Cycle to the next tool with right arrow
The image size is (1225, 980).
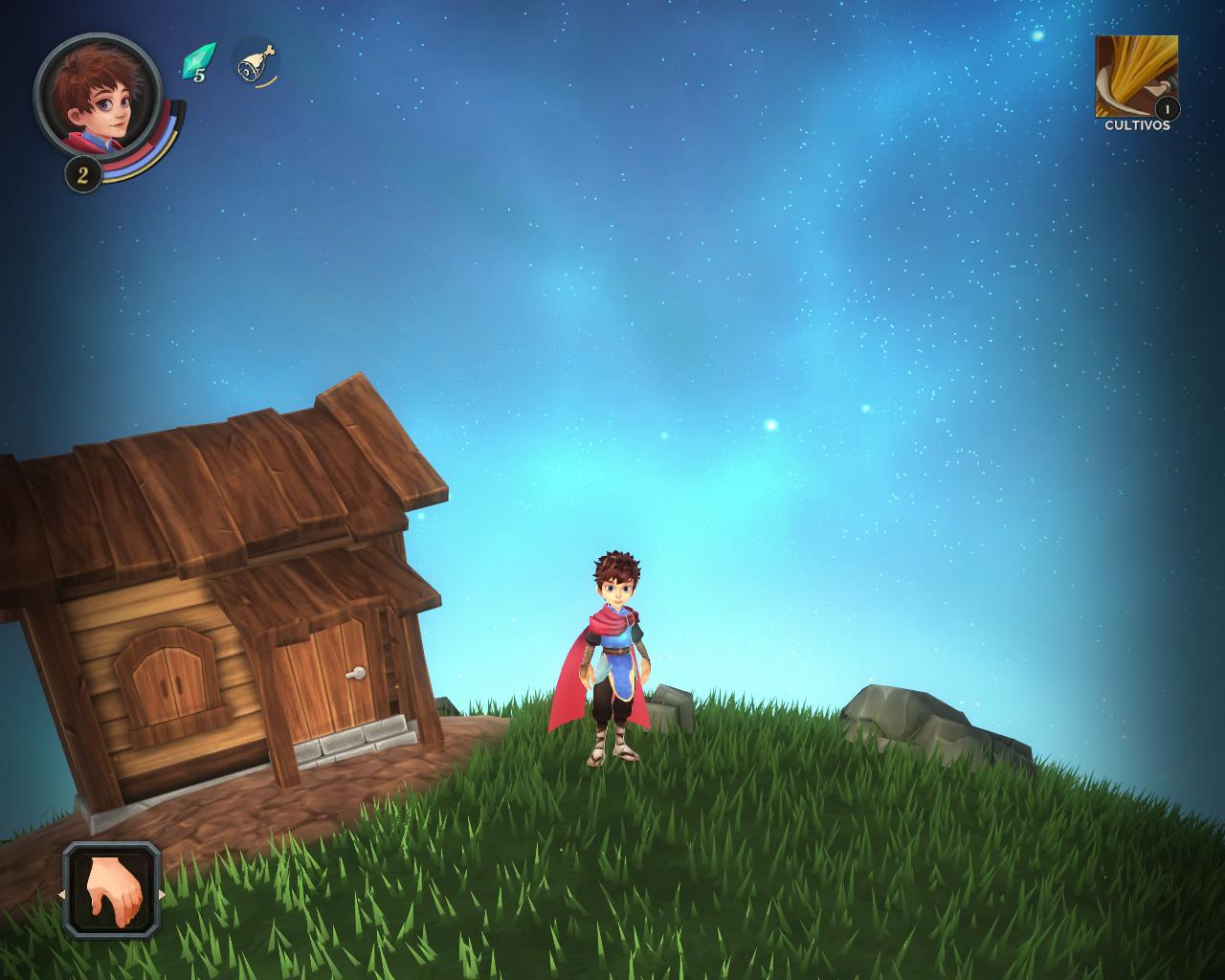pos(162,895)
